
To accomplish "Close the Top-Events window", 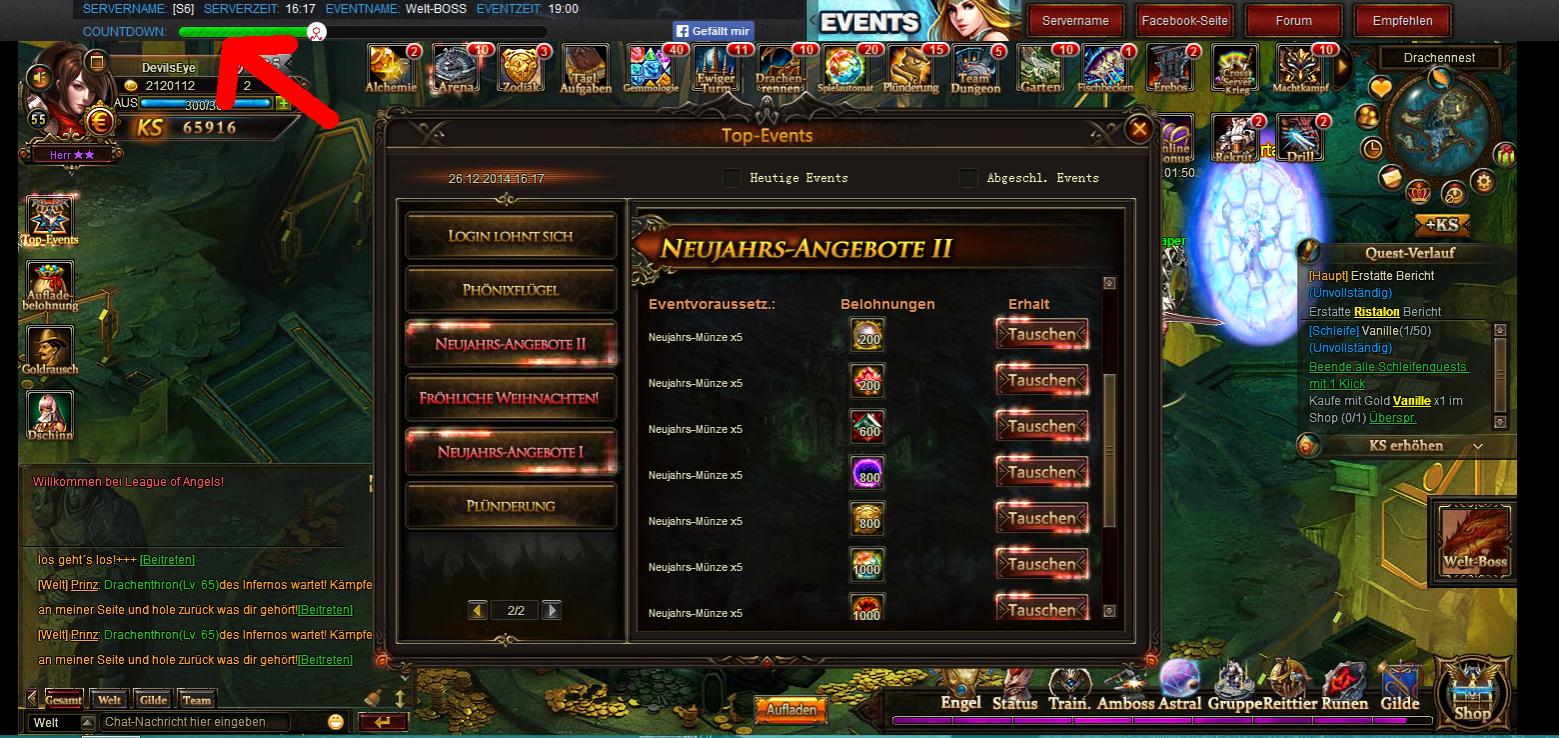I will click(1138, 128).
